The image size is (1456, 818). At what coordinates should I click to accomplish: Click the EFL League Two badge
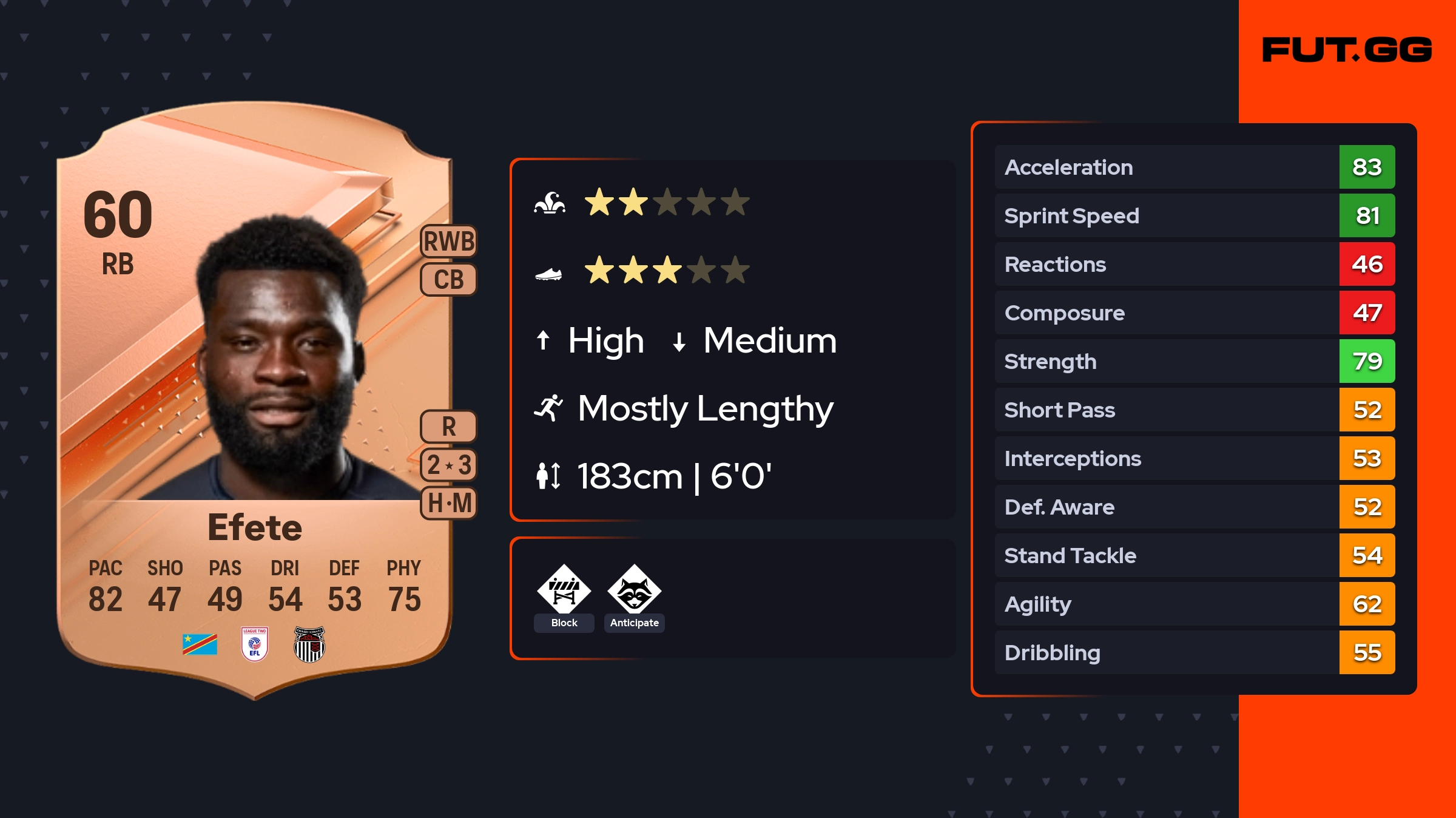pos(254,644)
